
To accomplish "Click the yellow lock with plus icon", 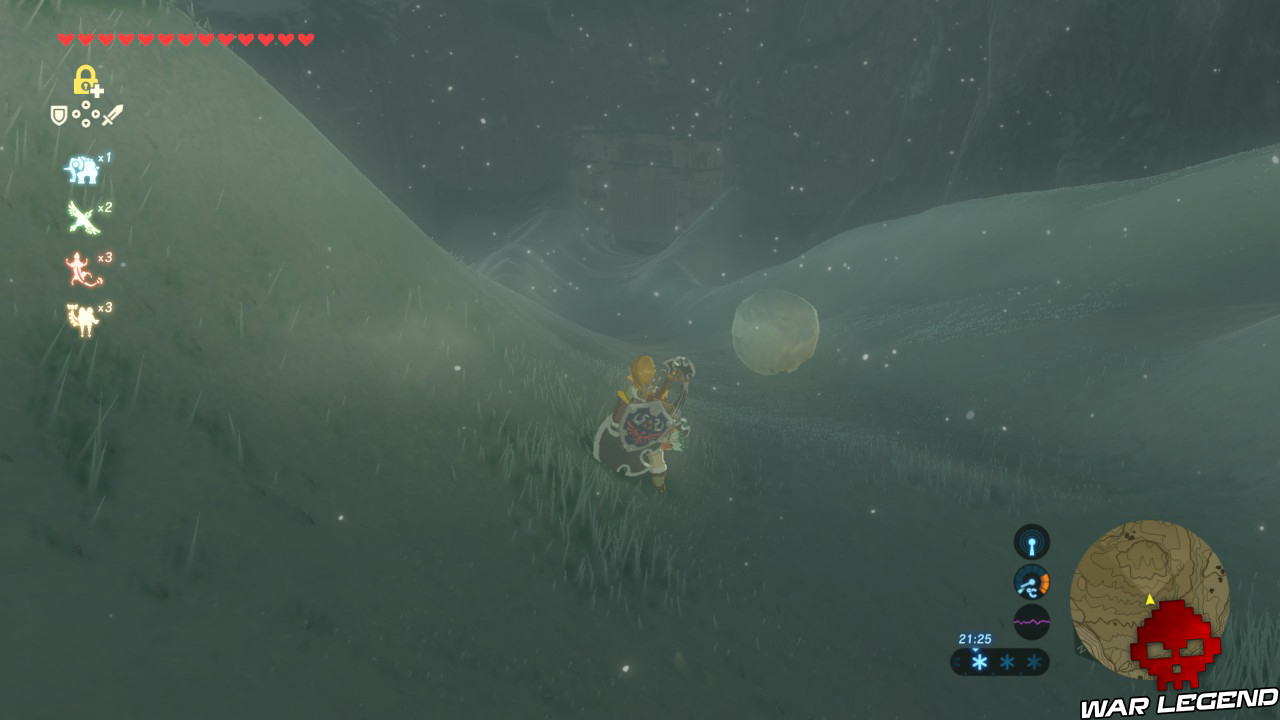I will pos(88,79).
